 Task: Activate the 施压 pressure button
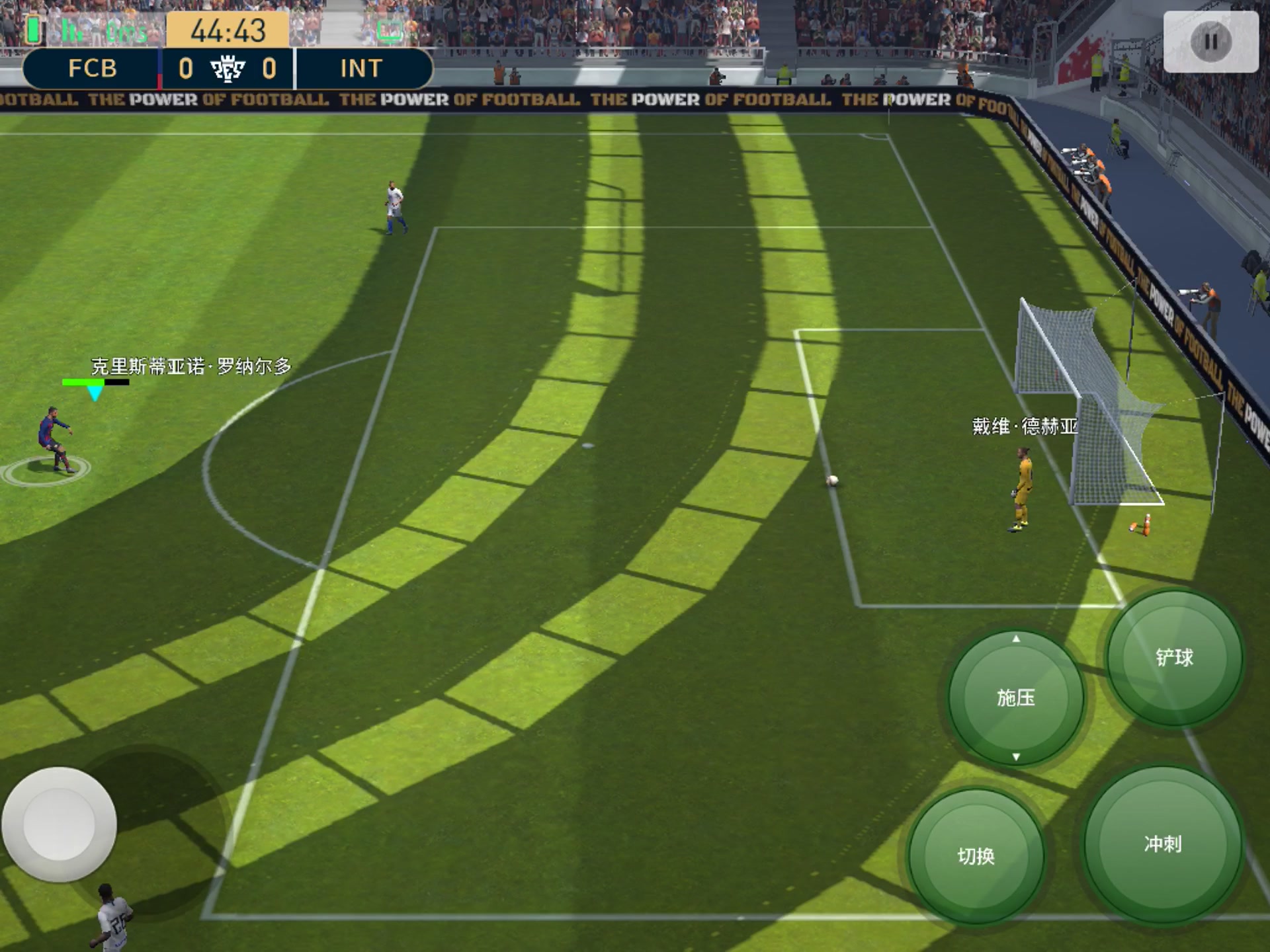tap(1015, 697)
